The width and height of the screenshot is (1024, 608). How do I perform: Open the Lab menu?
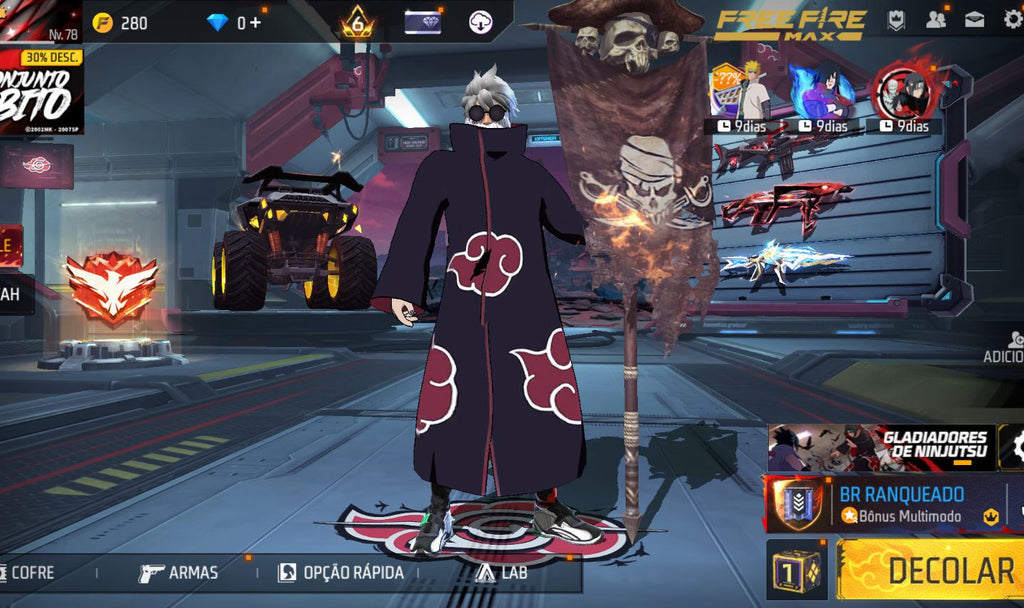(502, 573)
